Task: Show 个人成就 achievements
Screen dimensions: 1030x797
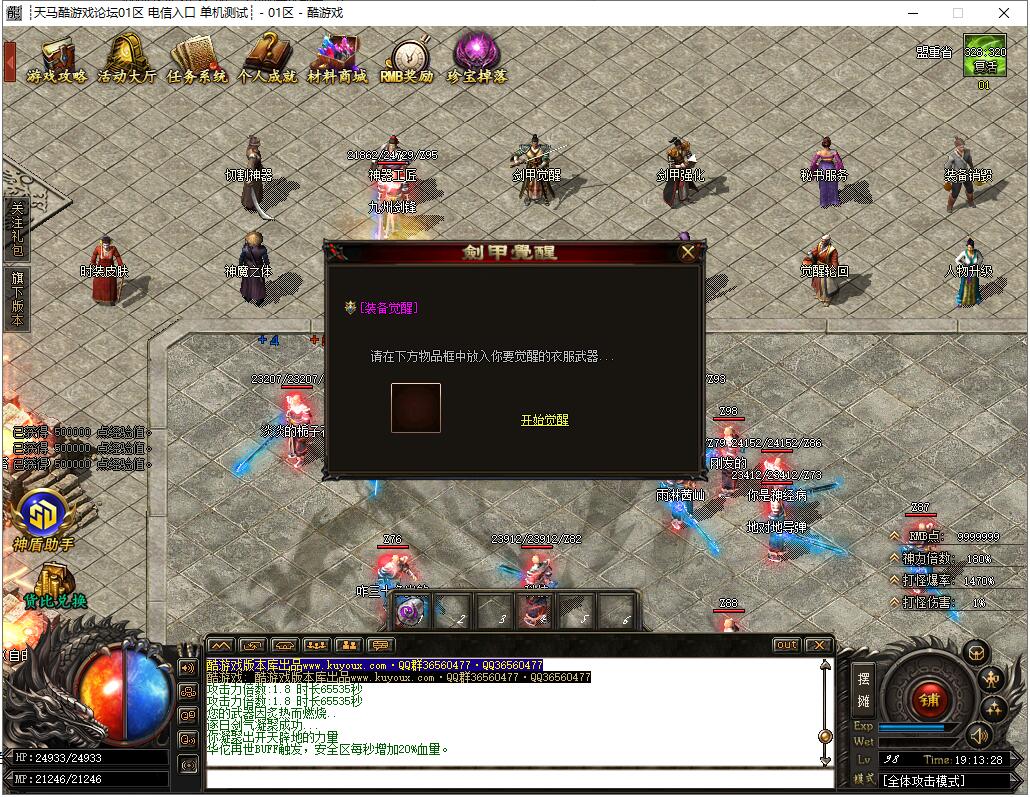Action: [x=267, y=60]
